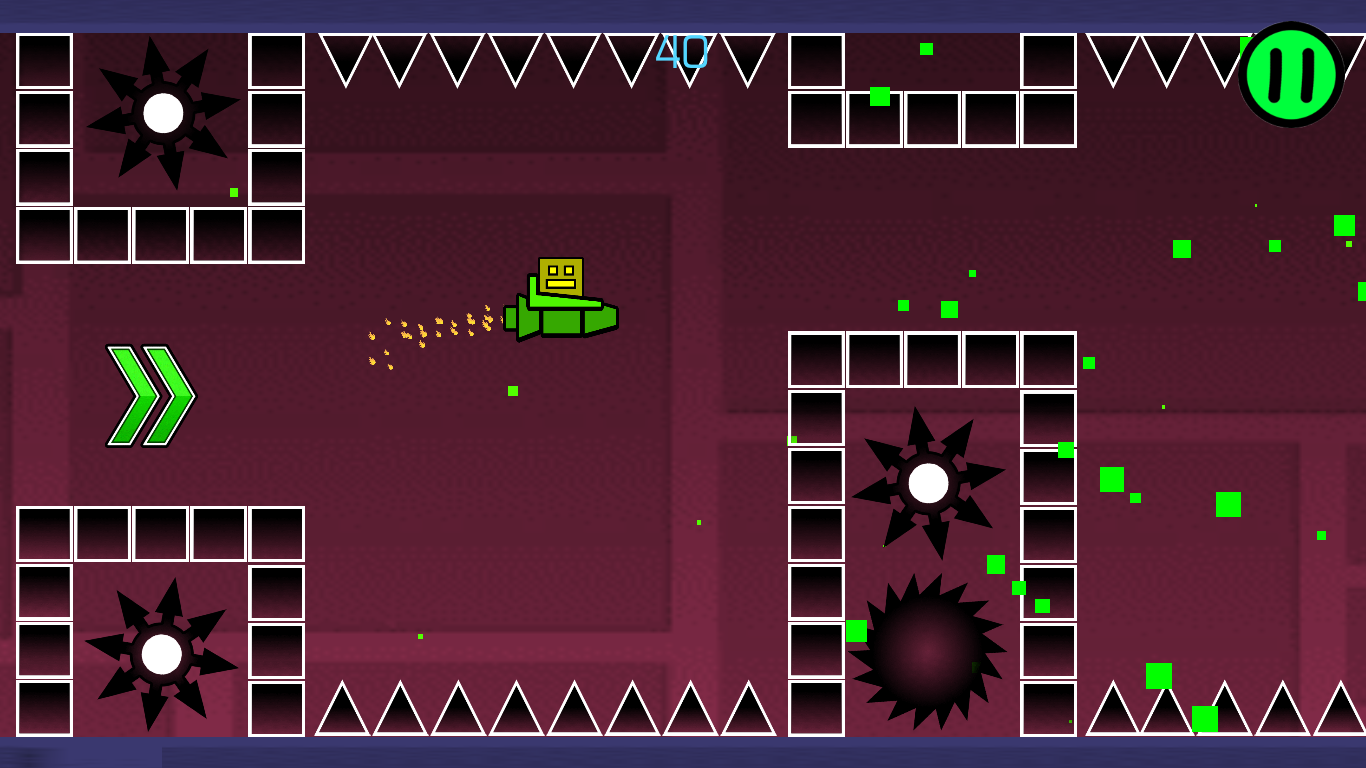The height and width of the screenshot is (768, 1366).
Task: Click the yellow cube face on the ship
Action: click(561, 275)
